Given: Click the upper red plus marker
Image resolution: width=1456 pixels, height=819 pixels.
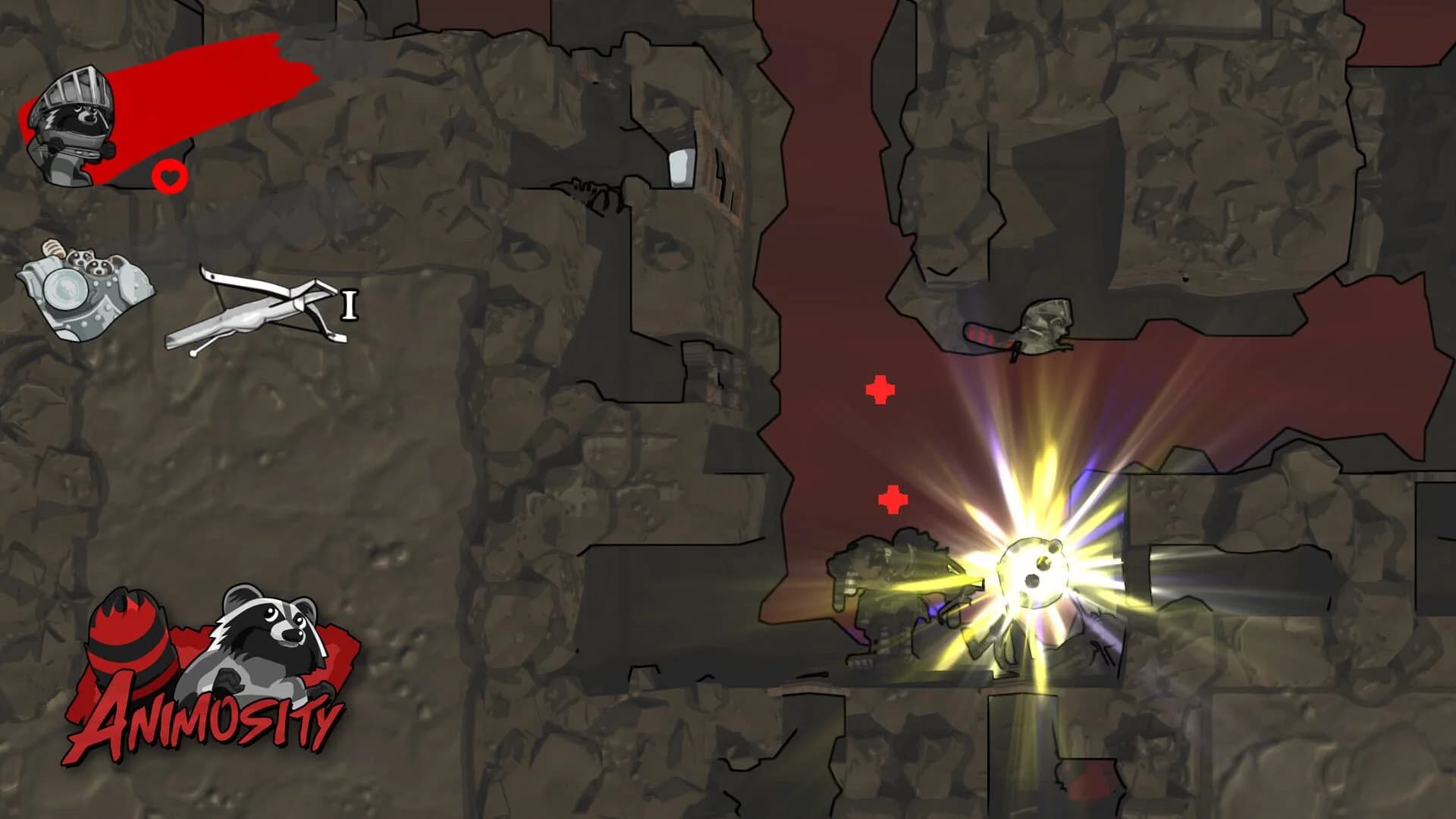Looking at the screenshot, I should [879, 390].
